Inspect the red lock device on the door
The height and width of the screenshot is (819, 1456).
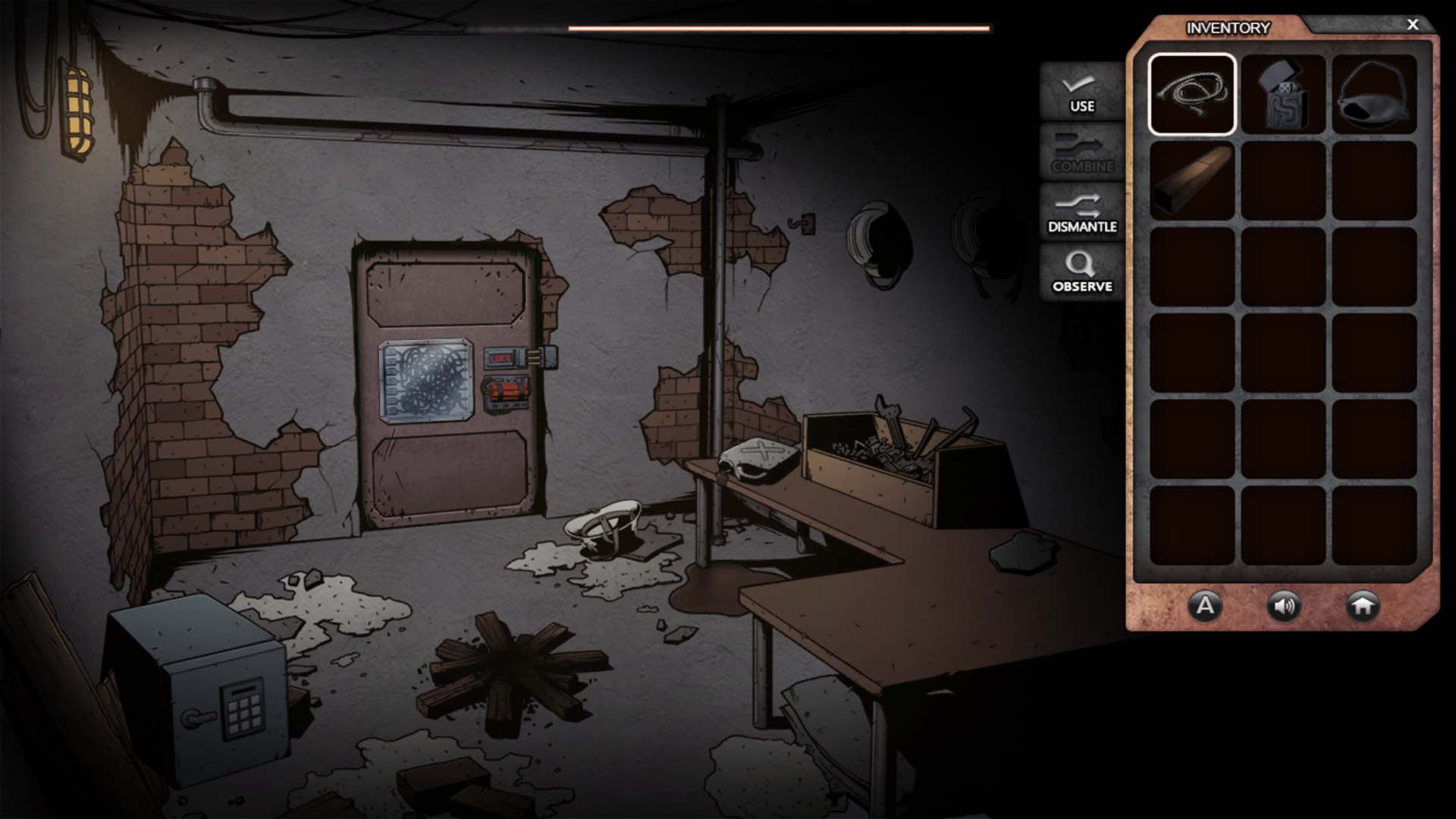504,357
